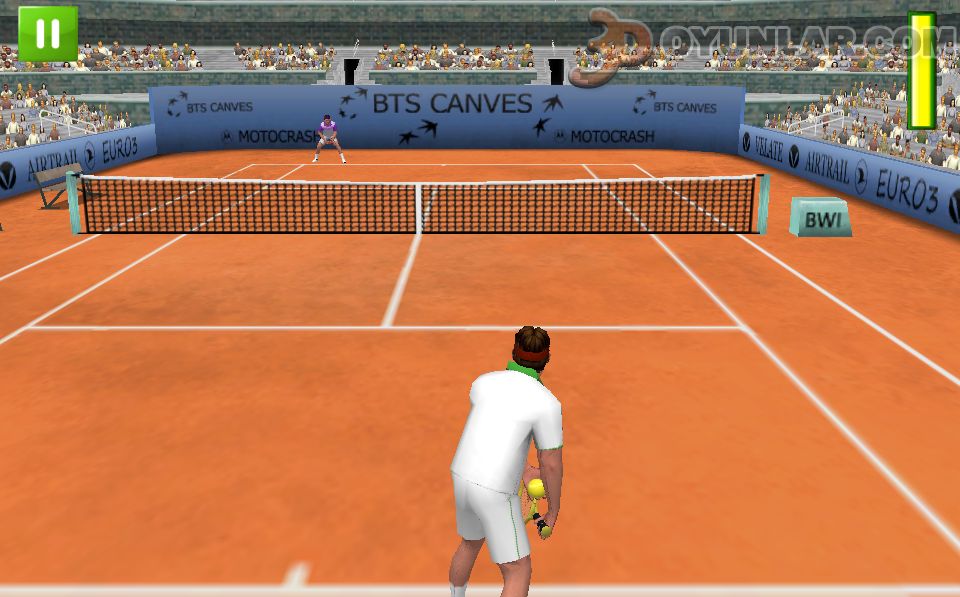Image resolution: width=960 pixels, height=597 pixels.
Task: Pause the match with the green button
Action: (x=47, y=34)
